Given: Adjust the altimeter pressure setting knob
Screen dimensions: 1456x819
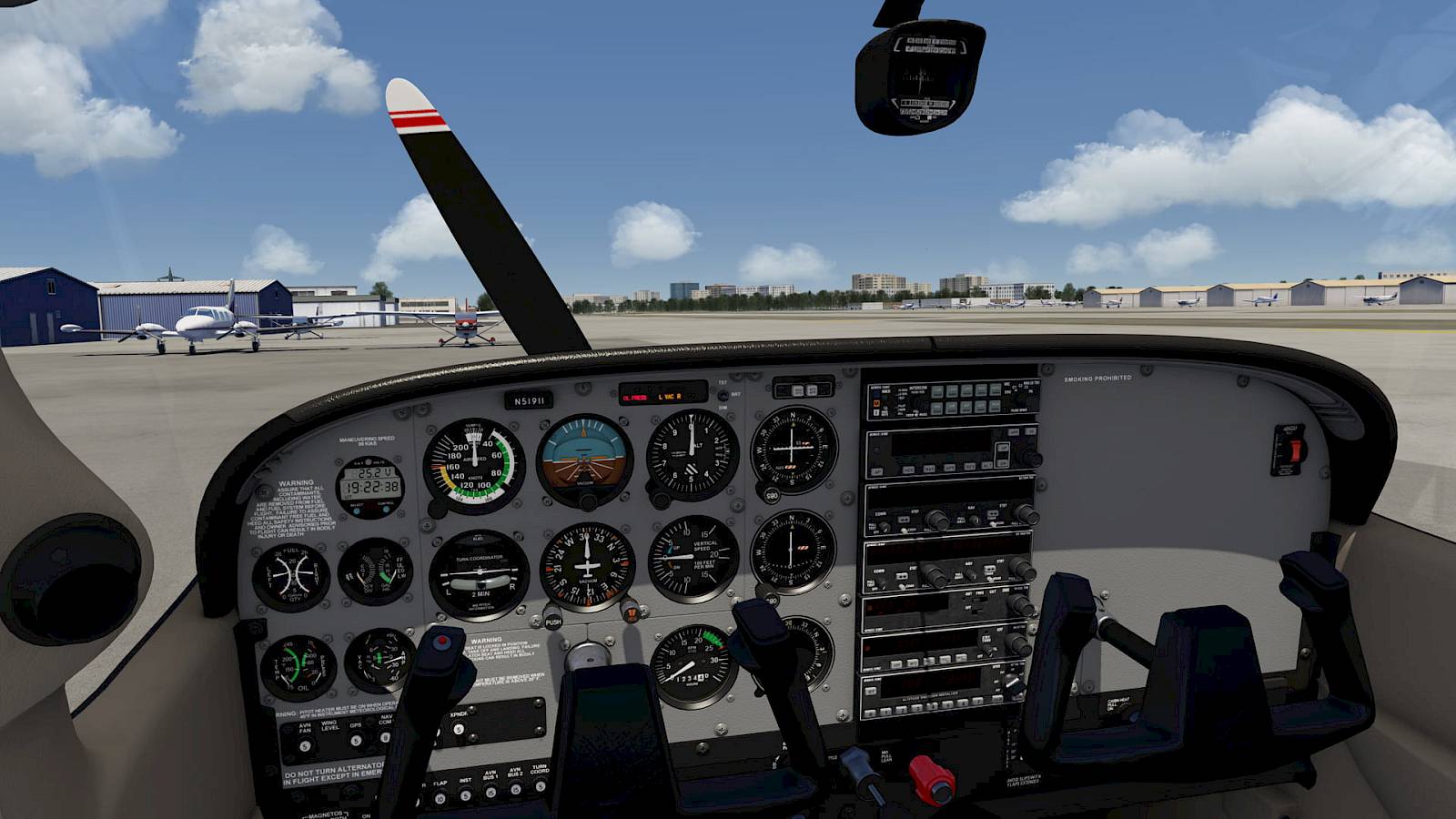Looking at the screenshot, I should pos(660,500).
